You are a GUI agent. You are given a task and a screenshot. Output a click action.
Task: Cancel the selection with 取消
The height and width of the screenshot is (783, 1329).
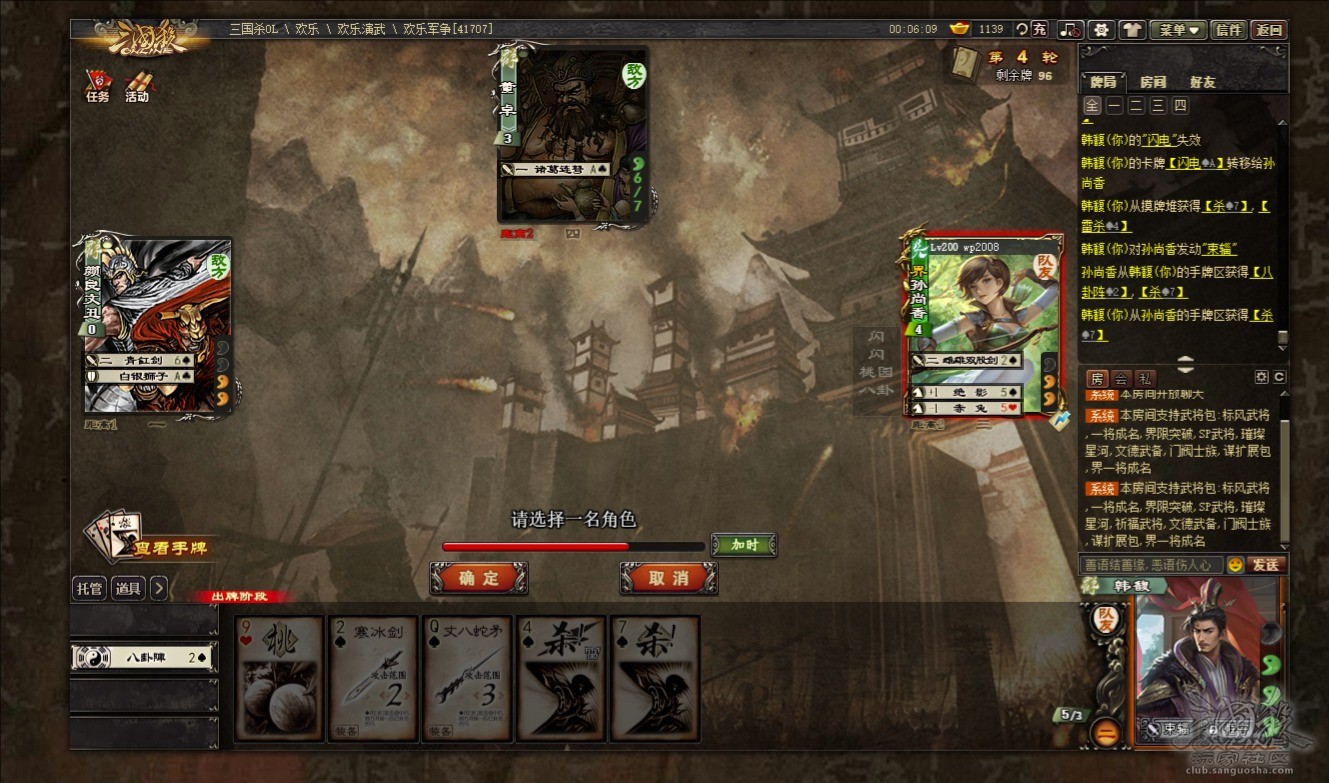pyautogui.click(x=668, y=578)
